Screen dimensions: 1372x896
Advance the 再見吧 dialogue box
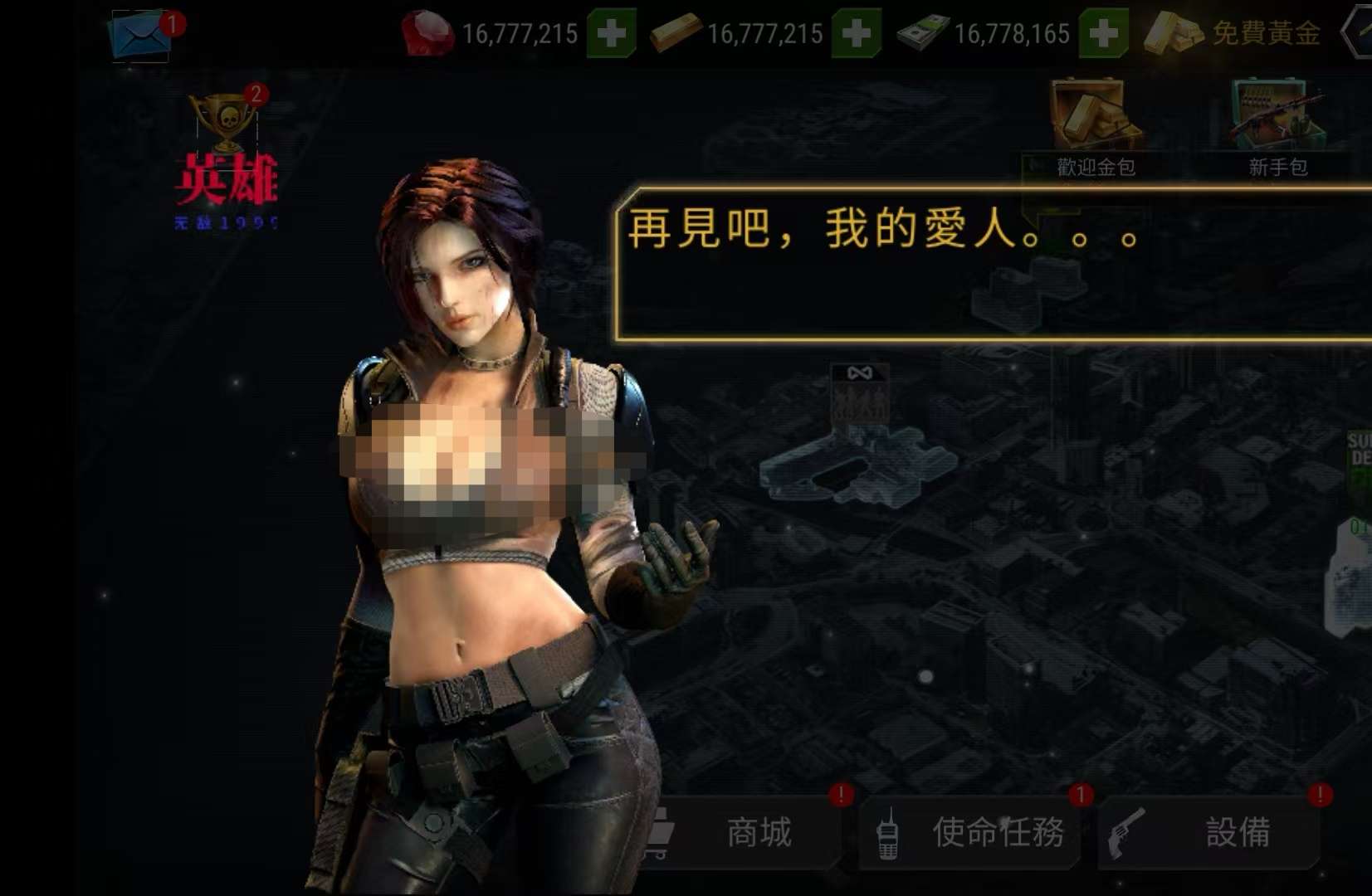[x=992, y=264]
